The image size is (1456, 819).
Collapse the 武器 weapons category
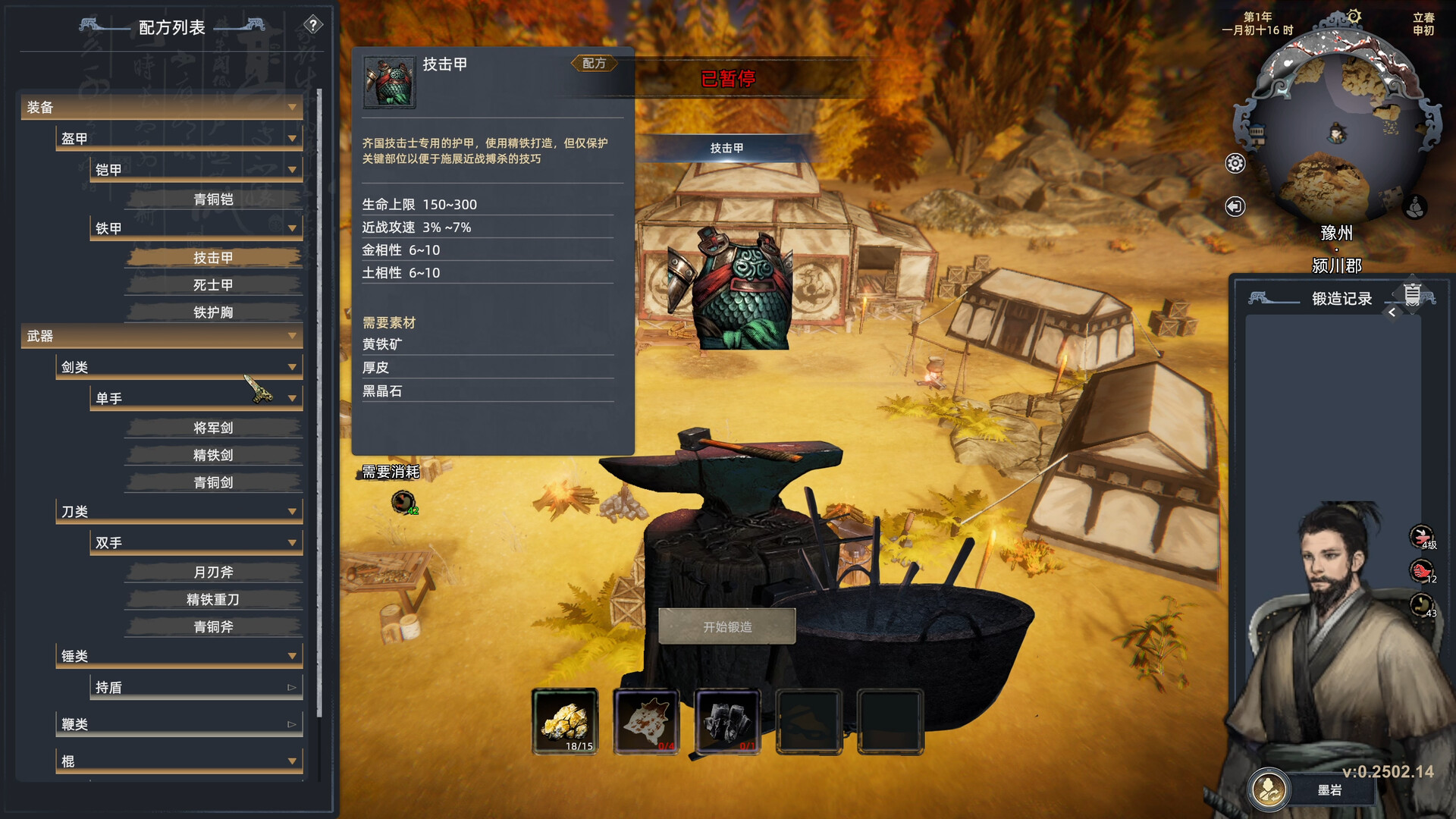293,336
